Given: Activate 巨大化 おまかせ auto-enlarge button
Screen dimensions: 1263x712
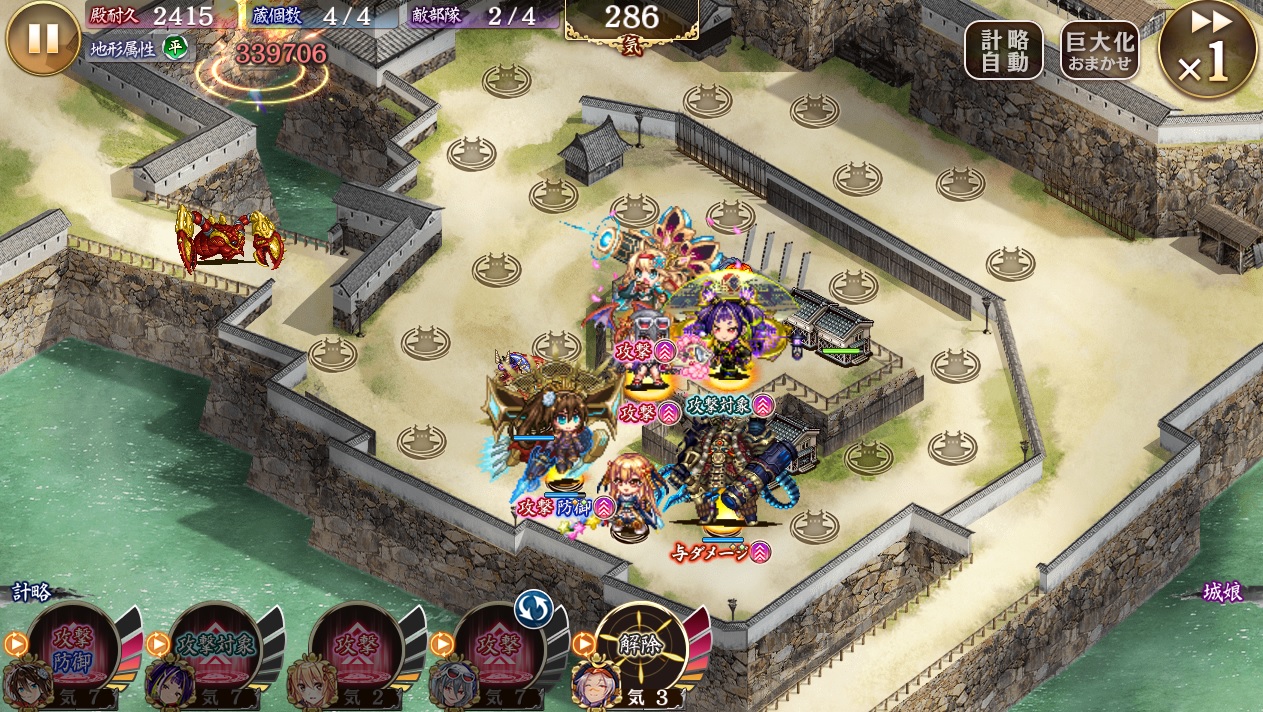Looking at the screenshot, I should [x=1099, y=50].
